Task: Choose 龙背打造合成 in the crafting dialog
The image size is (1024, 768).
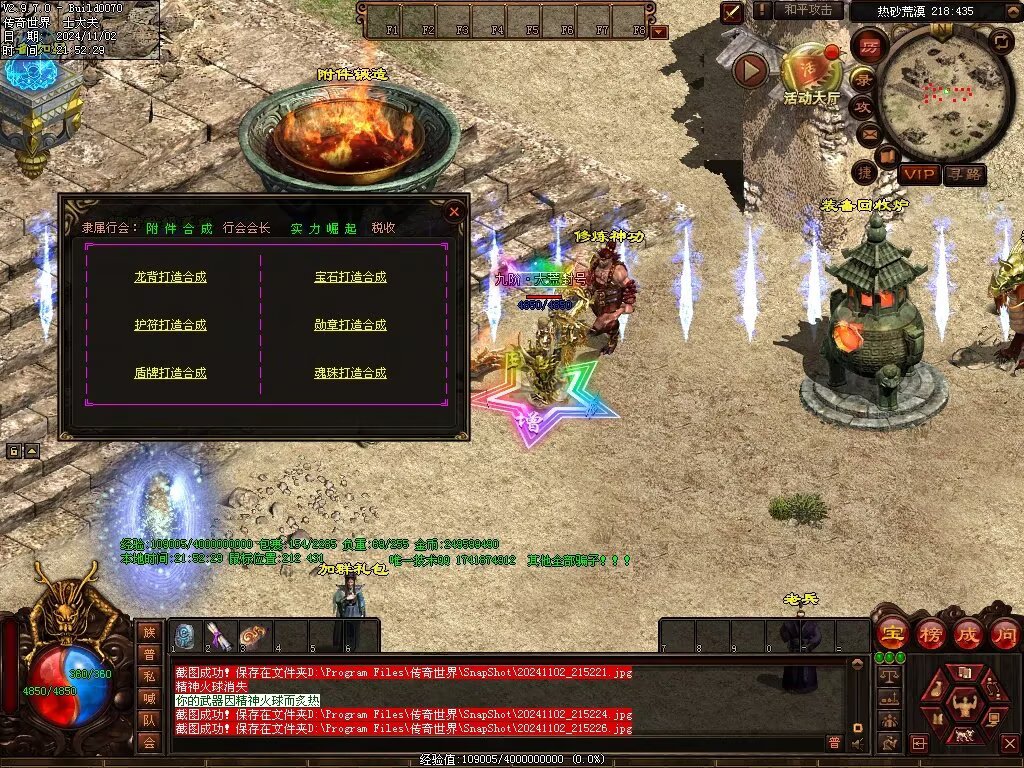Action: (170, 277)
